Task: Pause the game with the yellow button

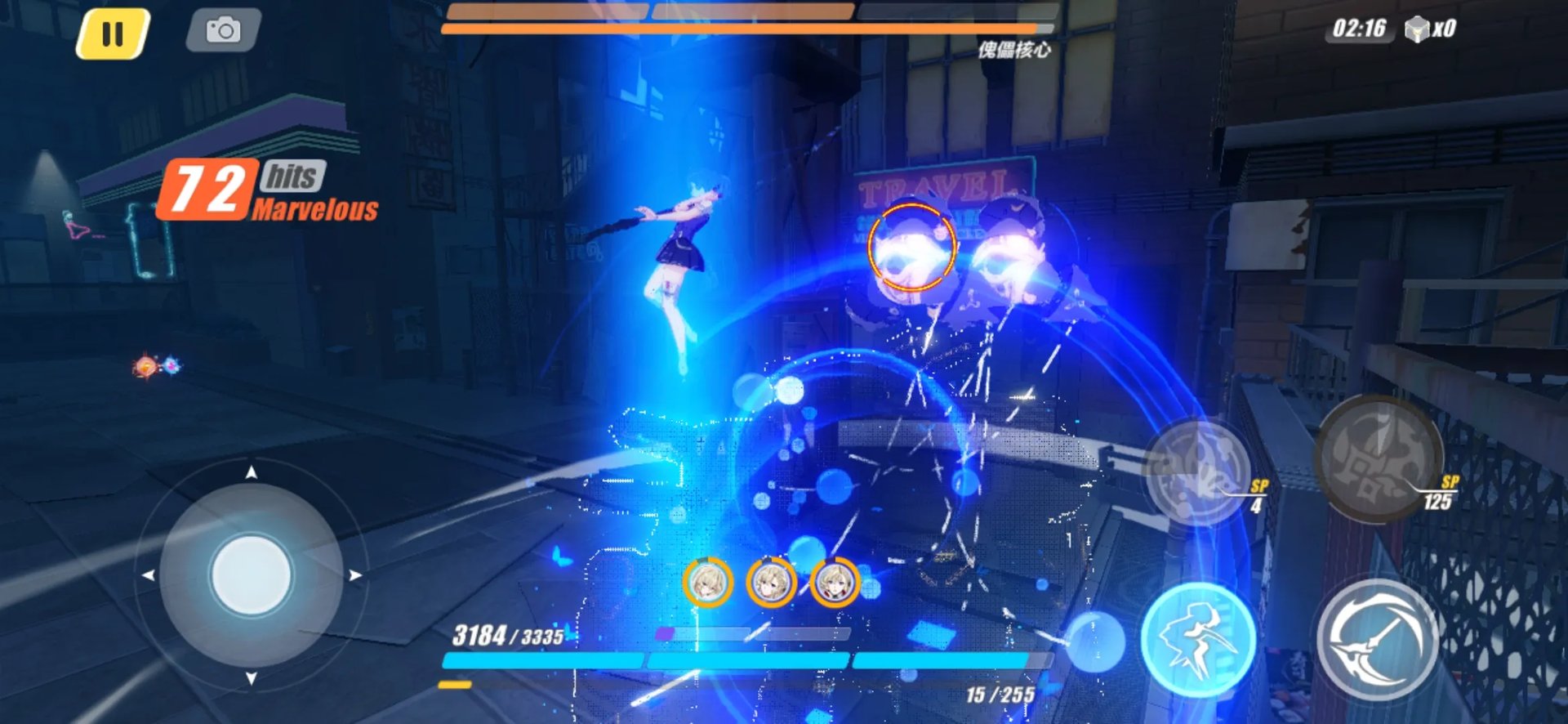Action: tap(113, 34)
